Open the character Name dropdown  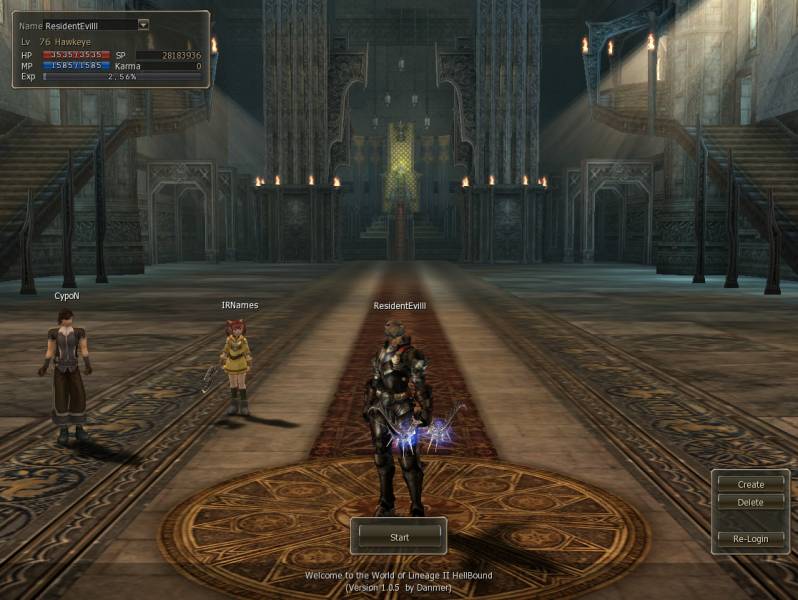tap(143, 24)
